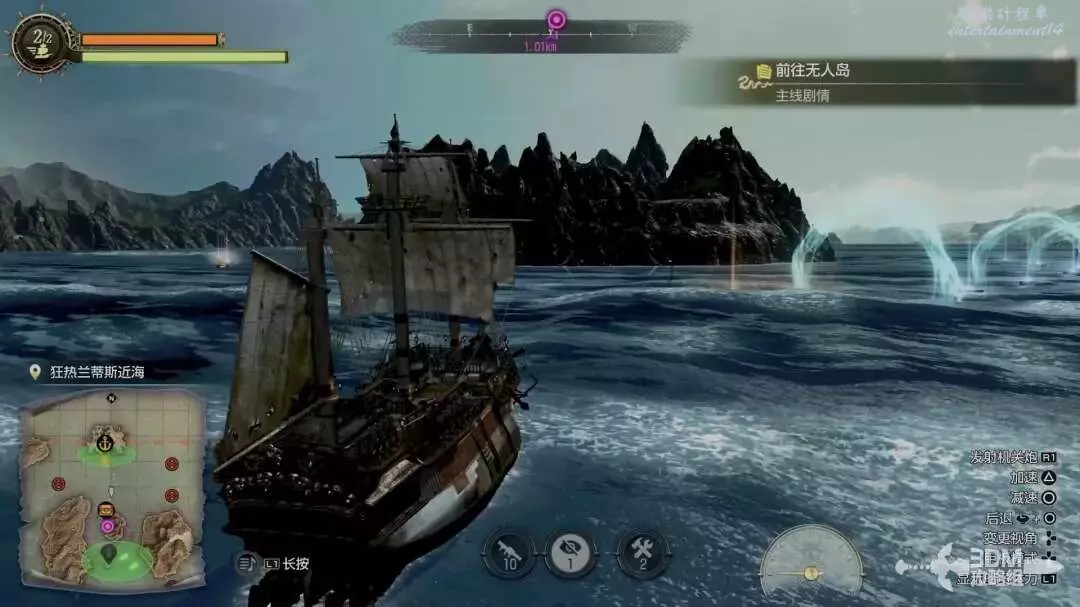Viewport: 1080px width, 607px height.
Task: Use the repair kit wrench-and-hammer item
Action: [643, 554]
